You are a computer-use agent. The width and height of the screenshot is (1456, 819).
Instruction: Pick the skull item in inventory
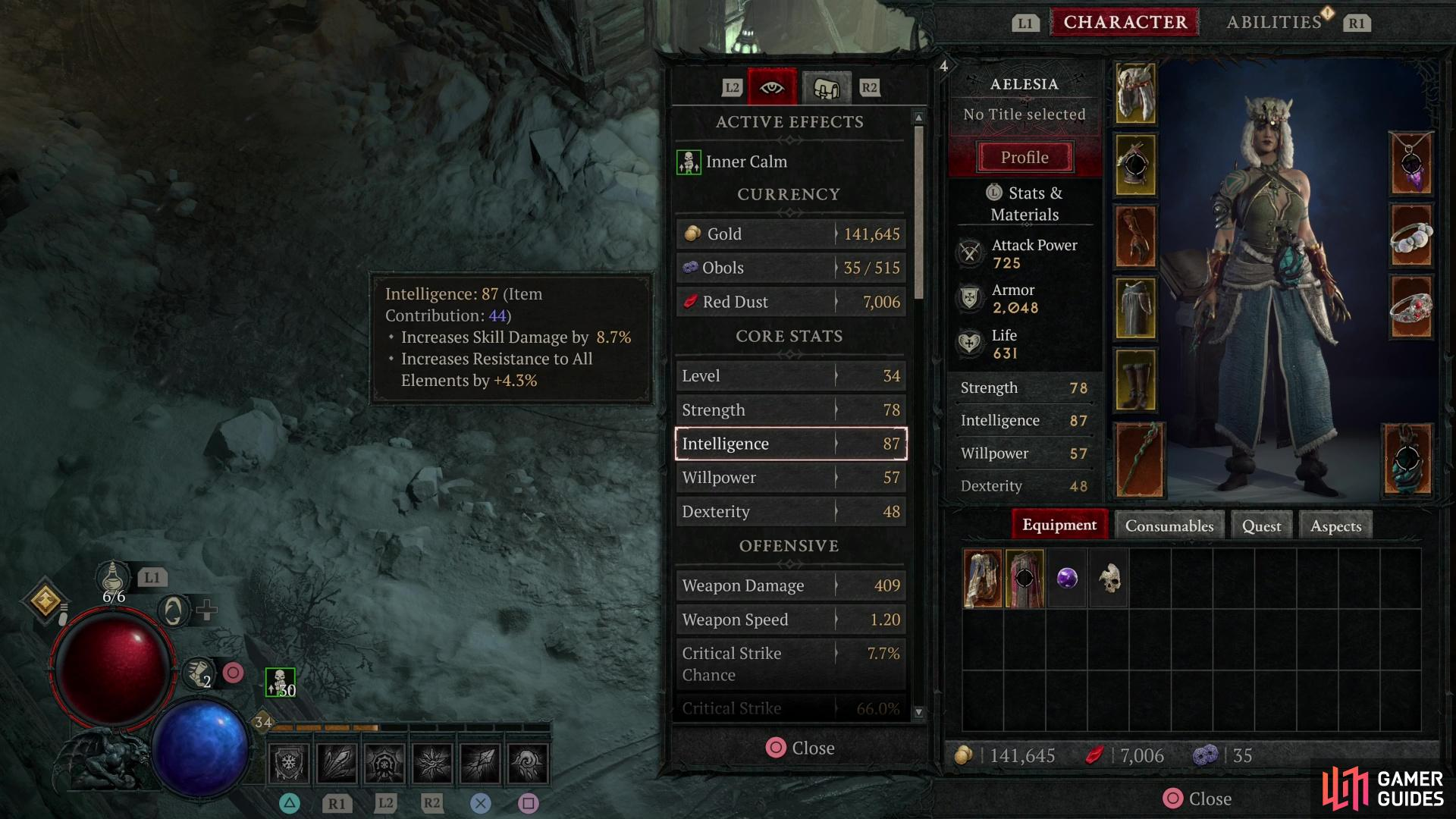1109,579
